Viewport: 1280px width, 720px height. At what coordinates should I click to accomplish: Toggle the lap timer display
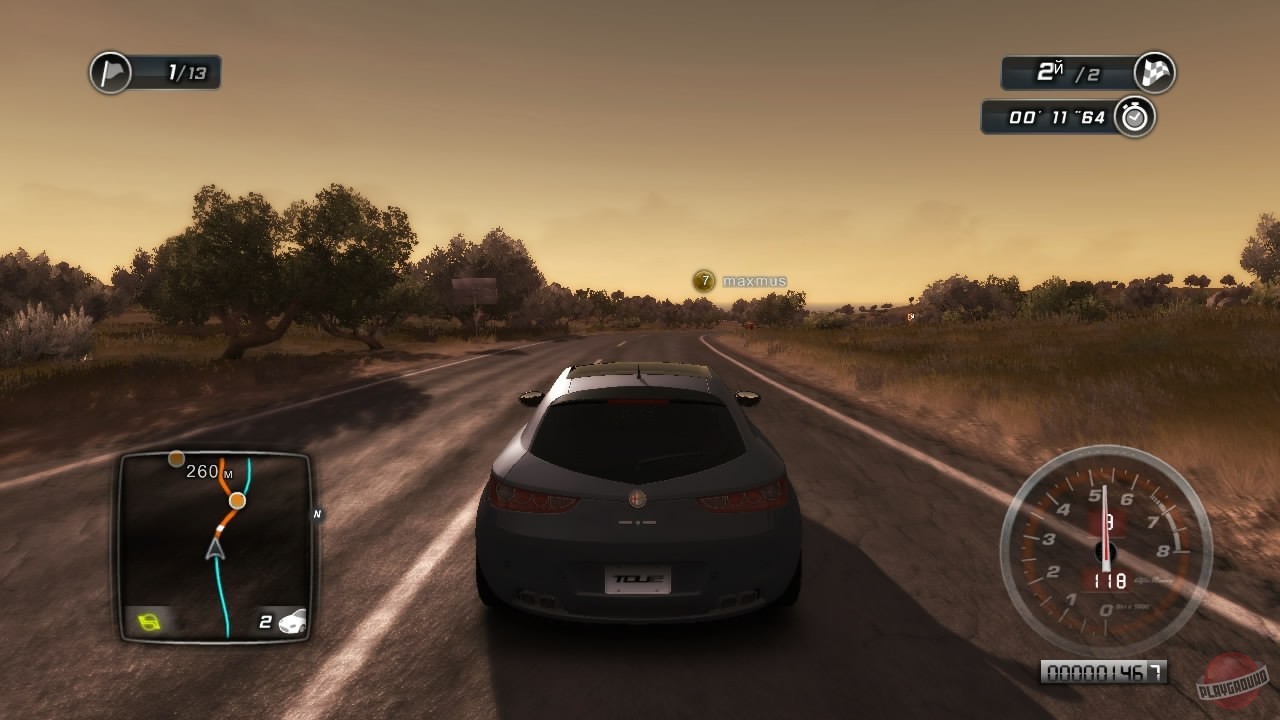(x=1050, y=118)
